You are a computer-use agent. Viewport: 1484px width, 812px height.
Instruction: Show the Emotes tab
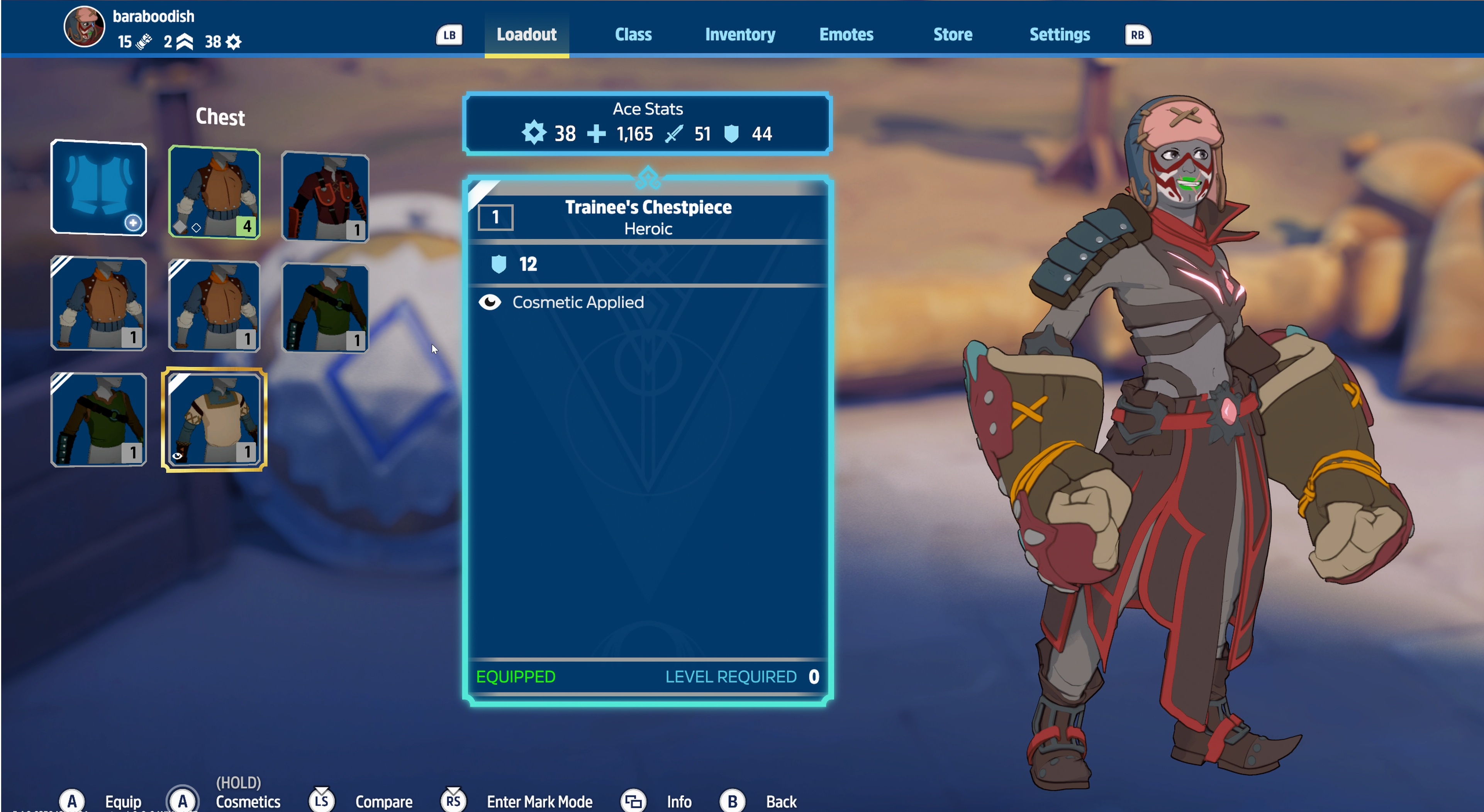(846, 35)
